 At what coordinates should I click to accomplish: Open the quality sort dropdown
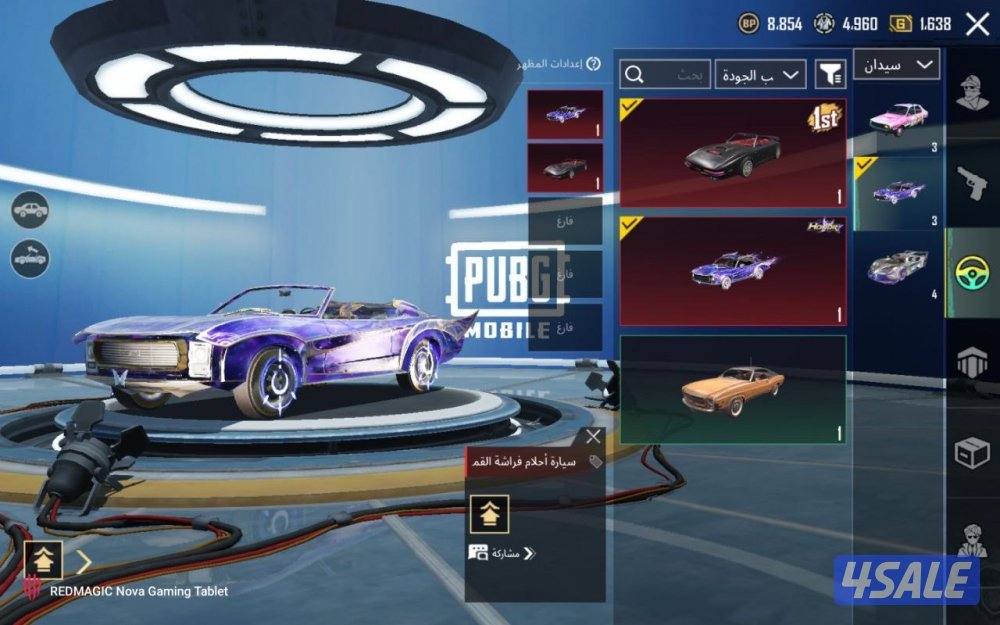(x=761, y=74)
